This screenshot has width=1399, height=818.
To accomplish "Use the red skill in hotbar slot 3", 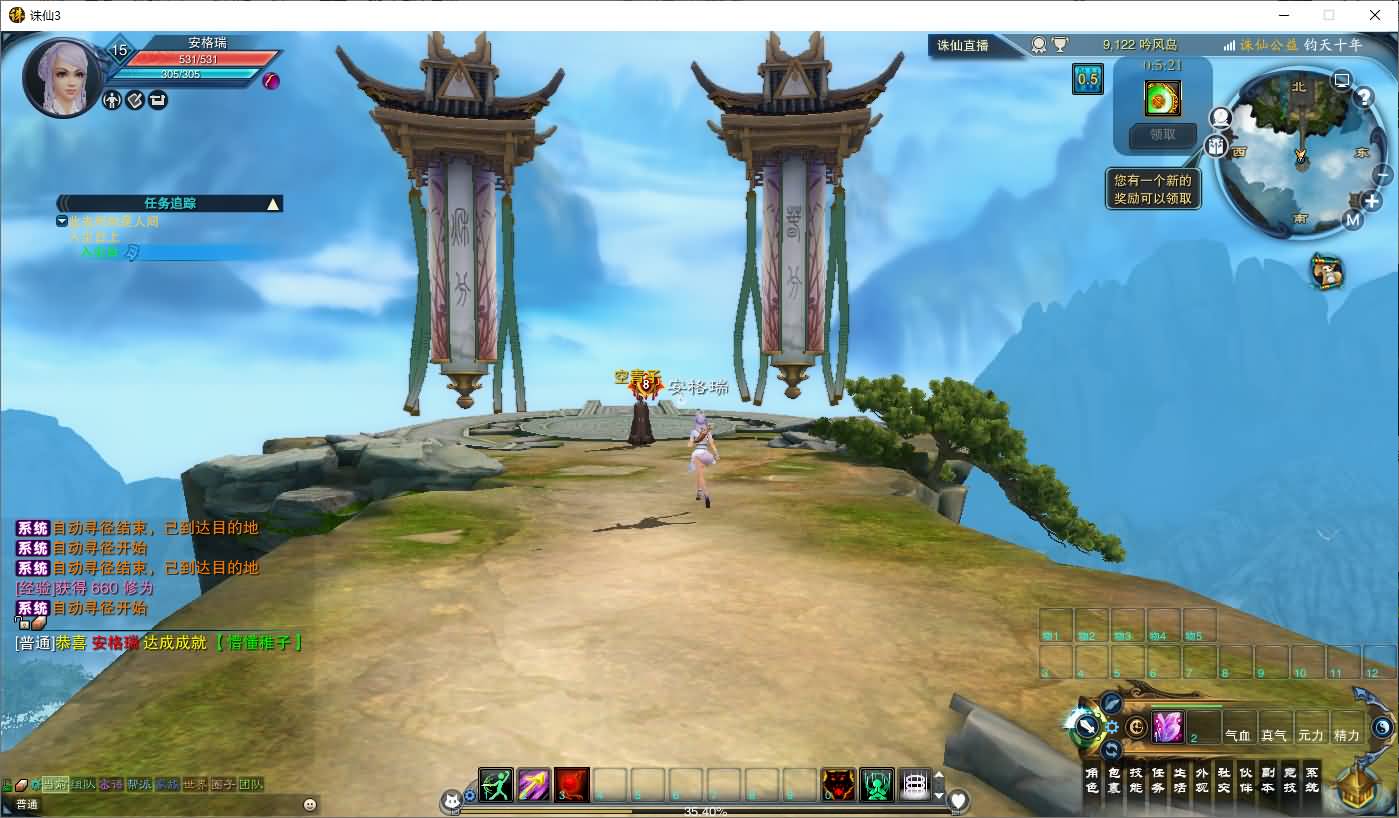I will [572, 785].
